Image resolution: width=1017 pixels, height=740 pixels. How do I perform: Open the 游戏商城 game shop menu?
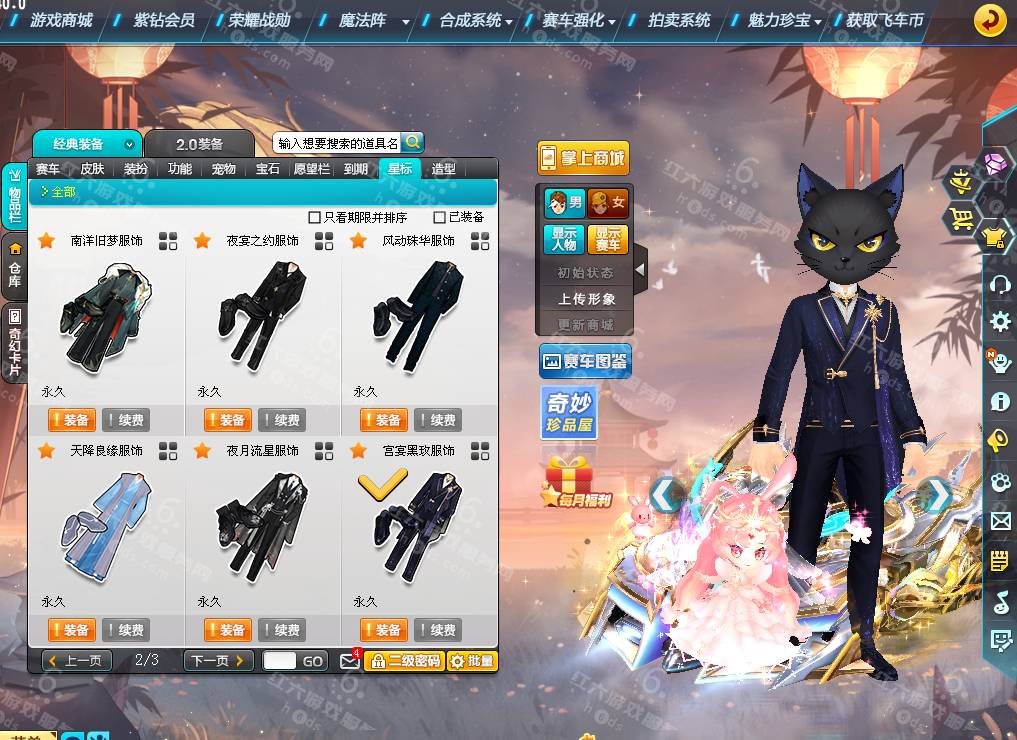60,20
